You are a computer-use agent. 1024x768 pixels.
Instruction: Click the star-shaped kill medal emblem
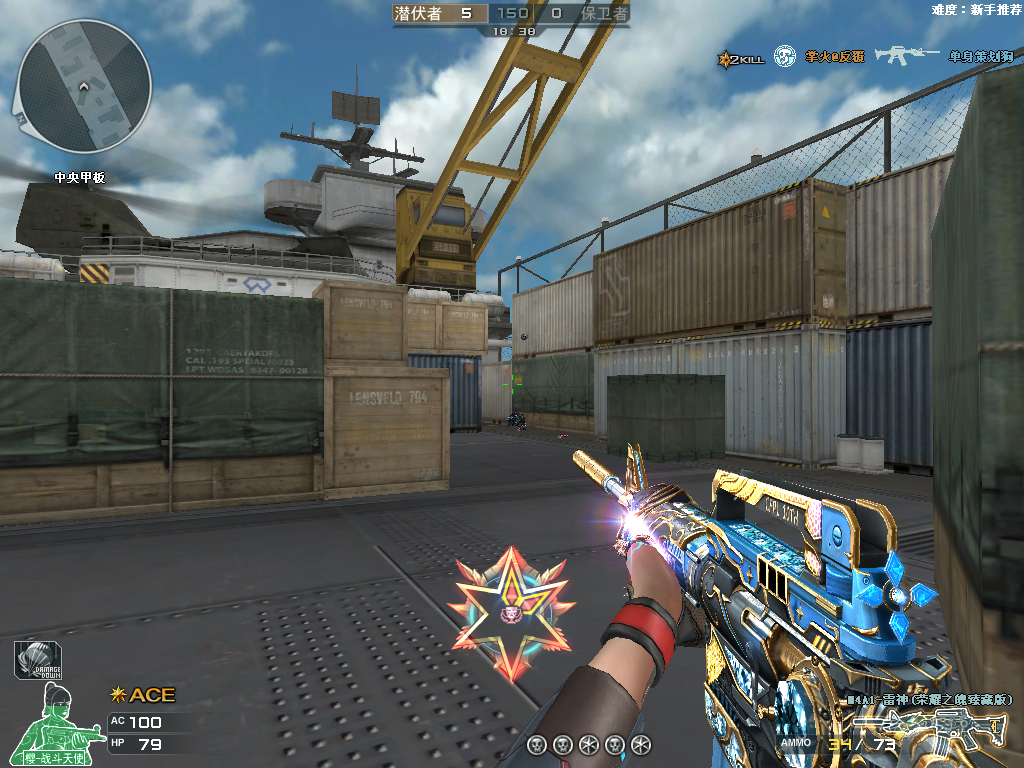click(x=511, y=611)
